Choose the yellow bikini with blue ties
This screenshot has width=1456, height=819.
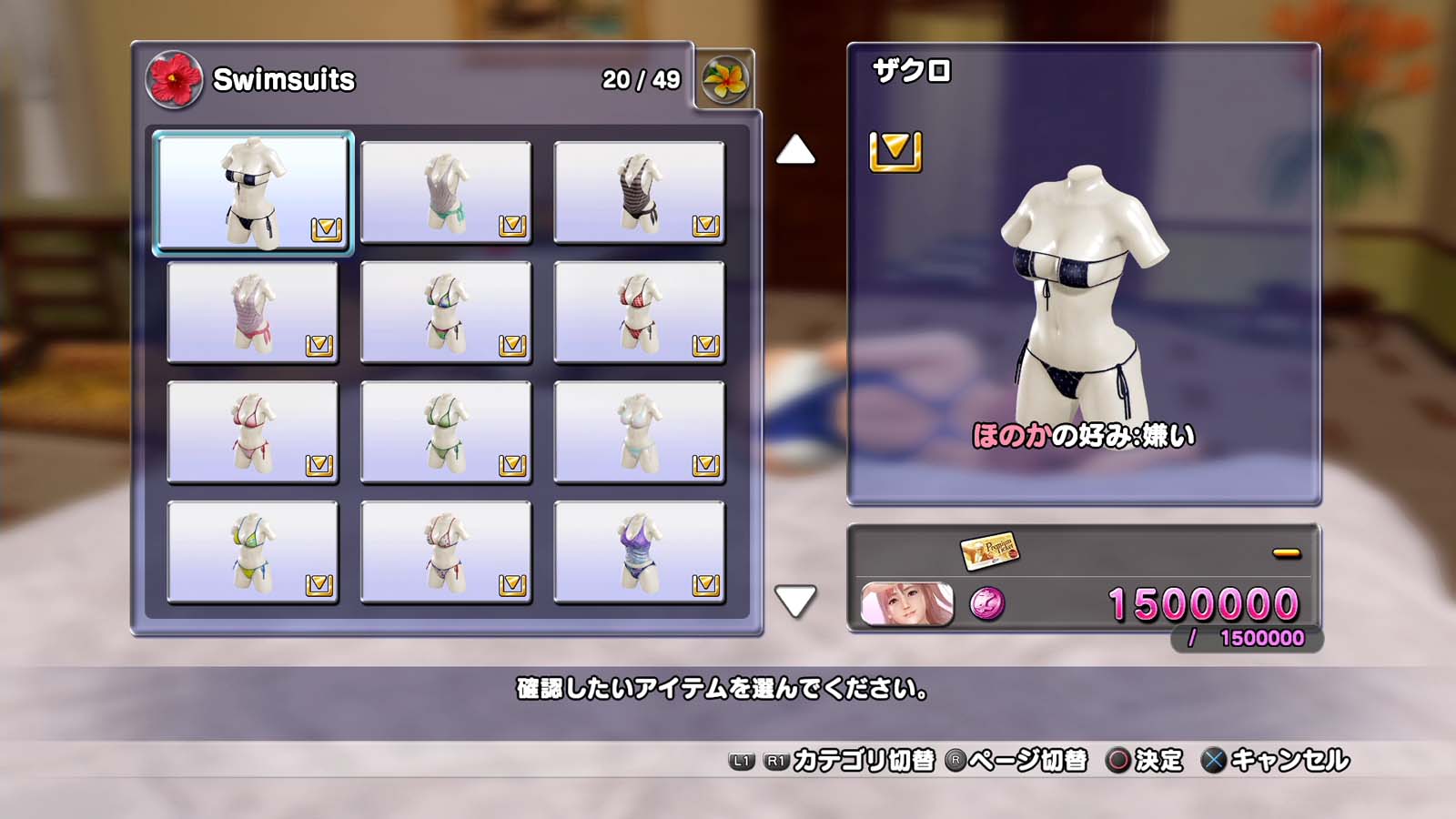tap(253, 552)
